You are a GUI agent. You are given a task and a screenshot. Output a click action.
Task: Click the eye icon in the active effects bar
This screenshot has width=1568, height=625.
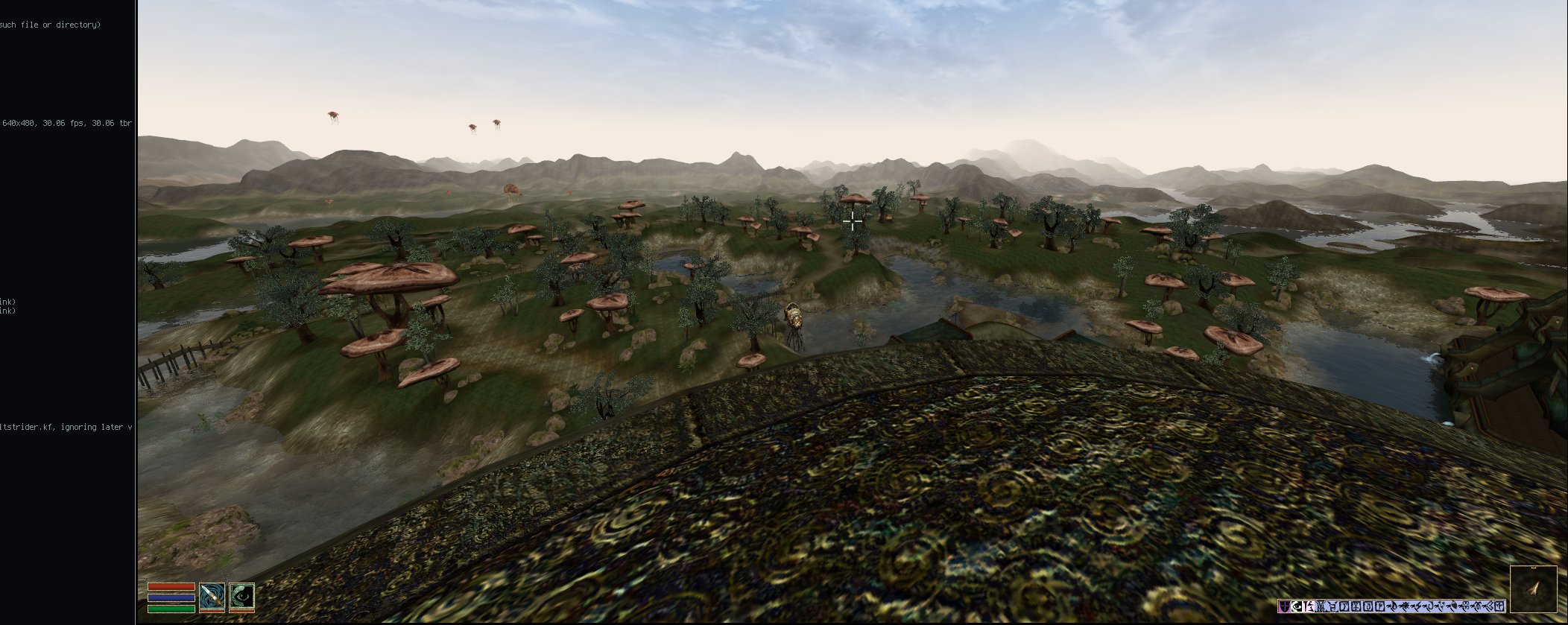click(1297, 606)
